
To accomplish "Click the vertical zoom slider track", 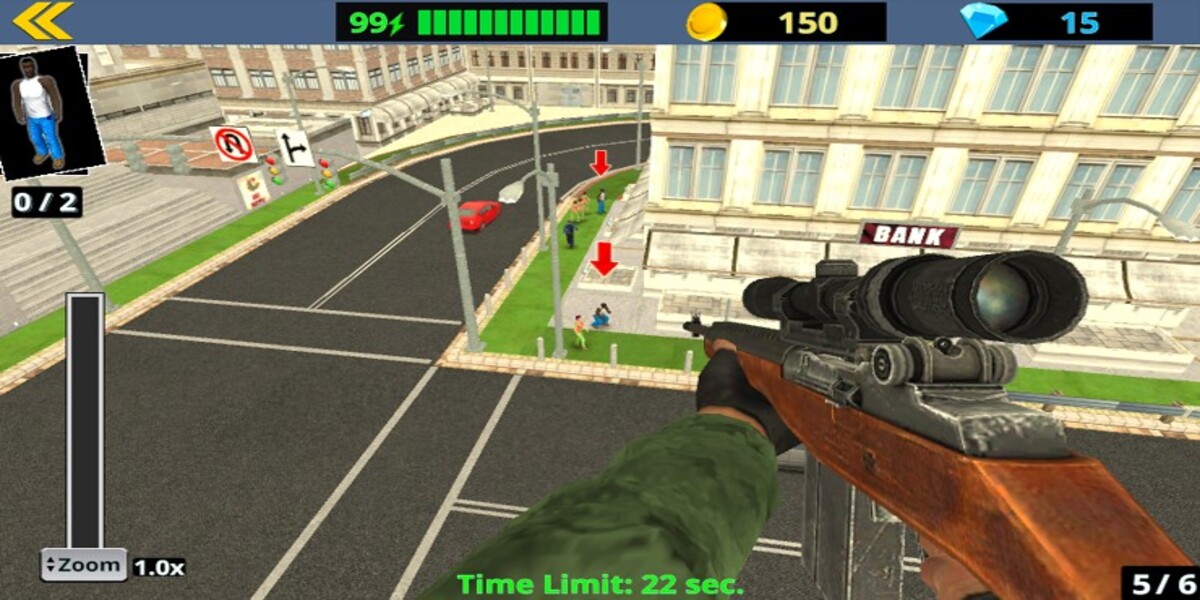I will click(85, 420).
